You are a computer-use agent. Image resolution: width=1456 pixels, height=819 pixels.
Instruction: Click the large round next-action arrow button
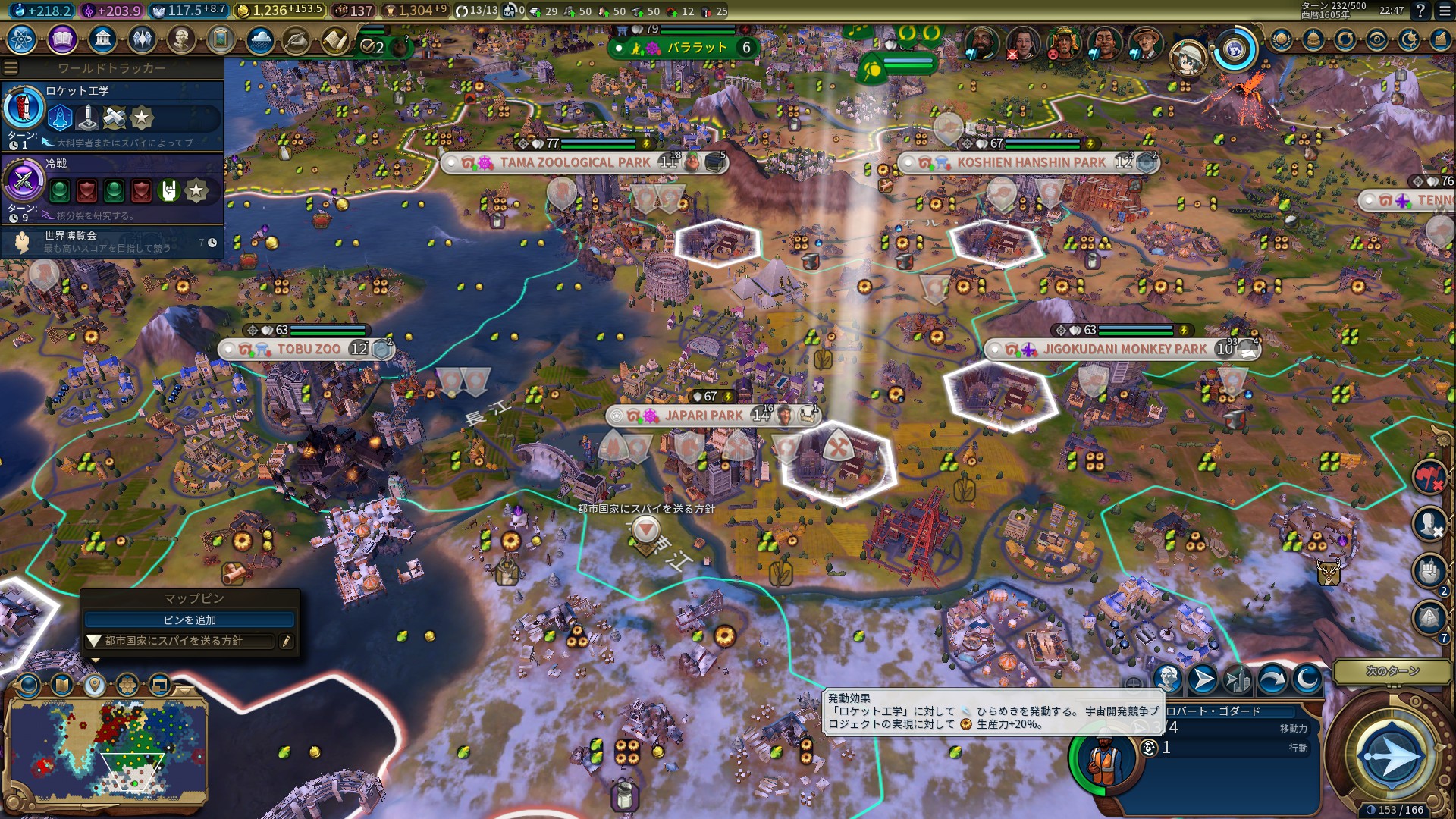[1389, 756]
